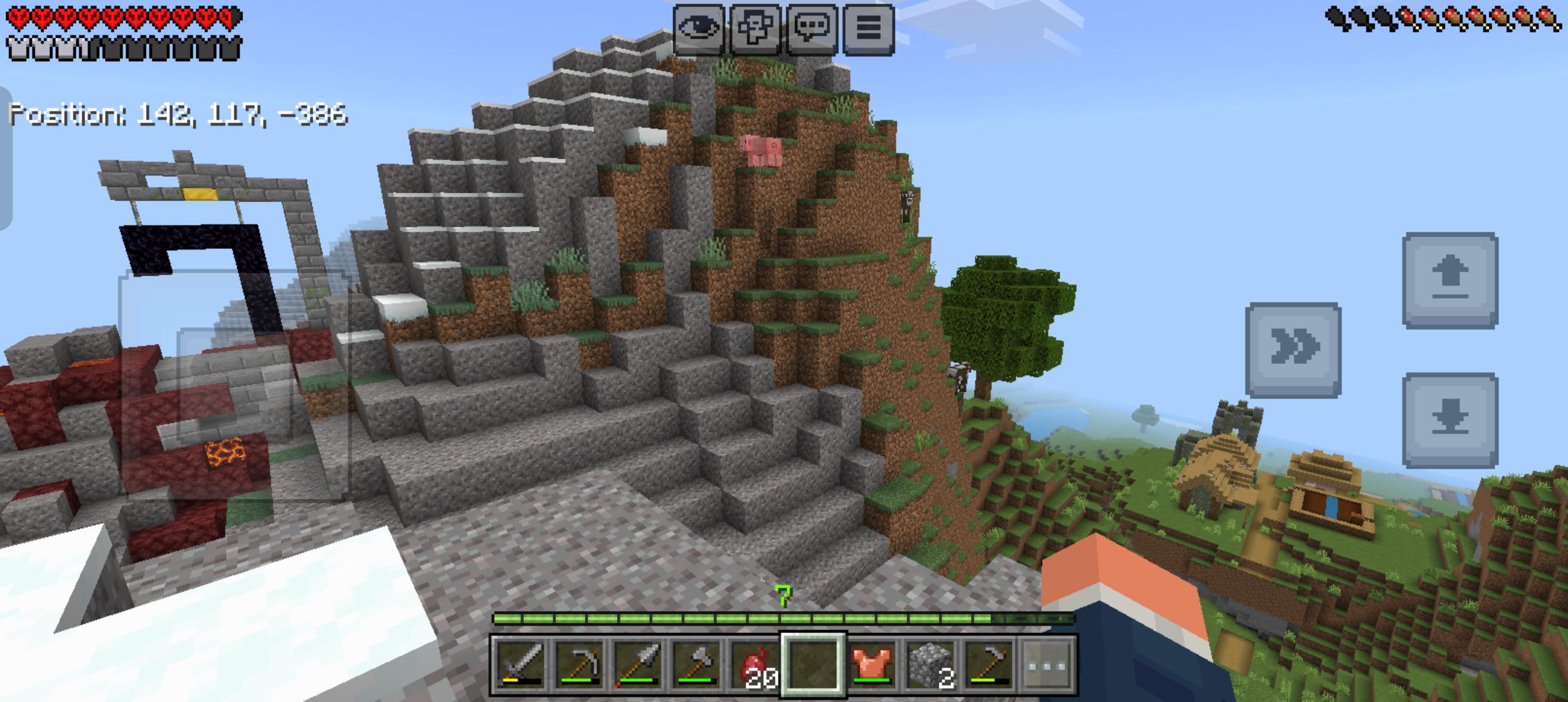Activate the double-arrow sprint button
The width and height of the screenshot is (1568, 702).
(1293, 349)
